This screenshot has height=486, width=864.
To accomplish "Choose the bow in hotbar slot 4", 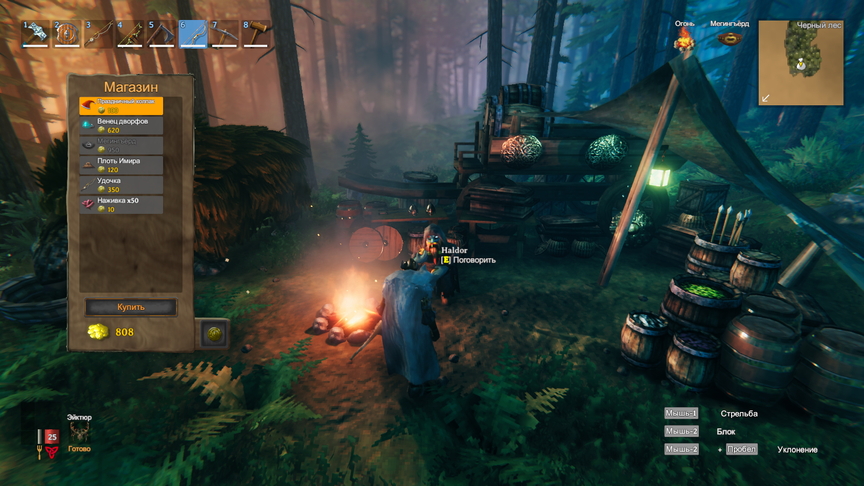I will [130, 34].
